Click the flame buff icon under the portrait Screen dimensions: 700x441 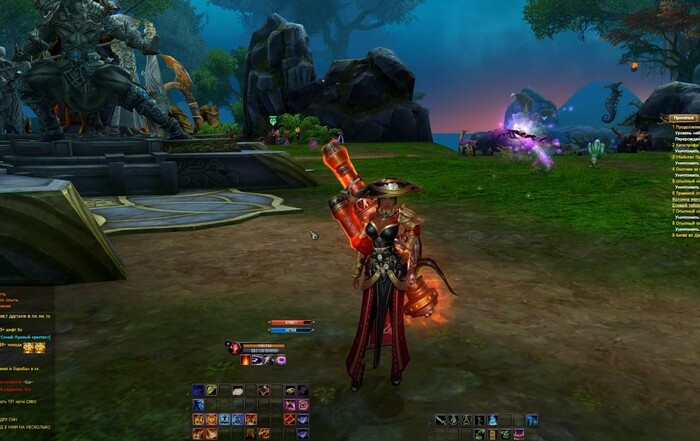(x=245, y=360)
